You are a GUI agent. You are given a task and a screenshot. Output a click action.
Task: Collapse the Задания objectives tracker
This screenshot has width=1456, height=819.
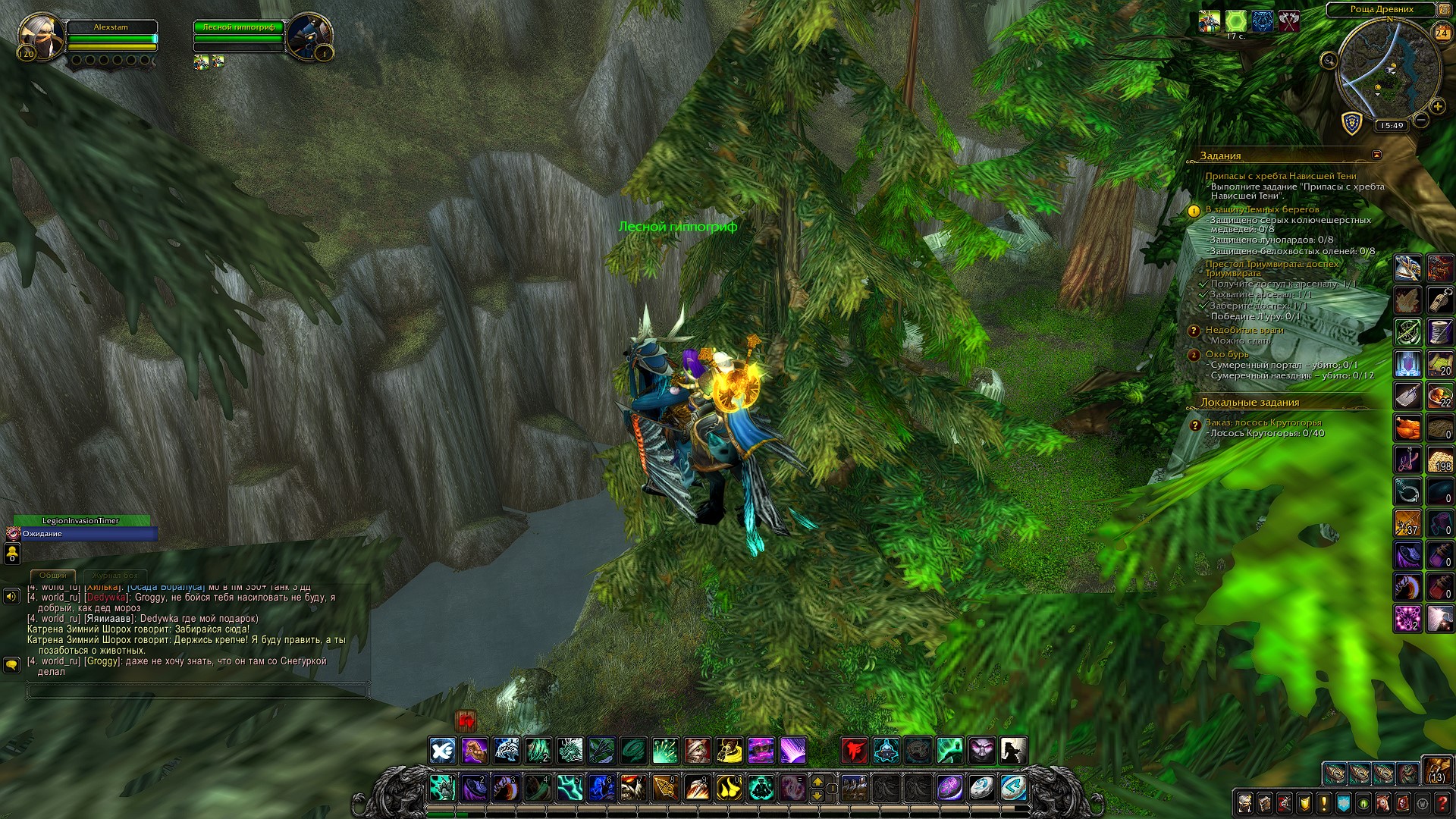(x=1376, y=155)
